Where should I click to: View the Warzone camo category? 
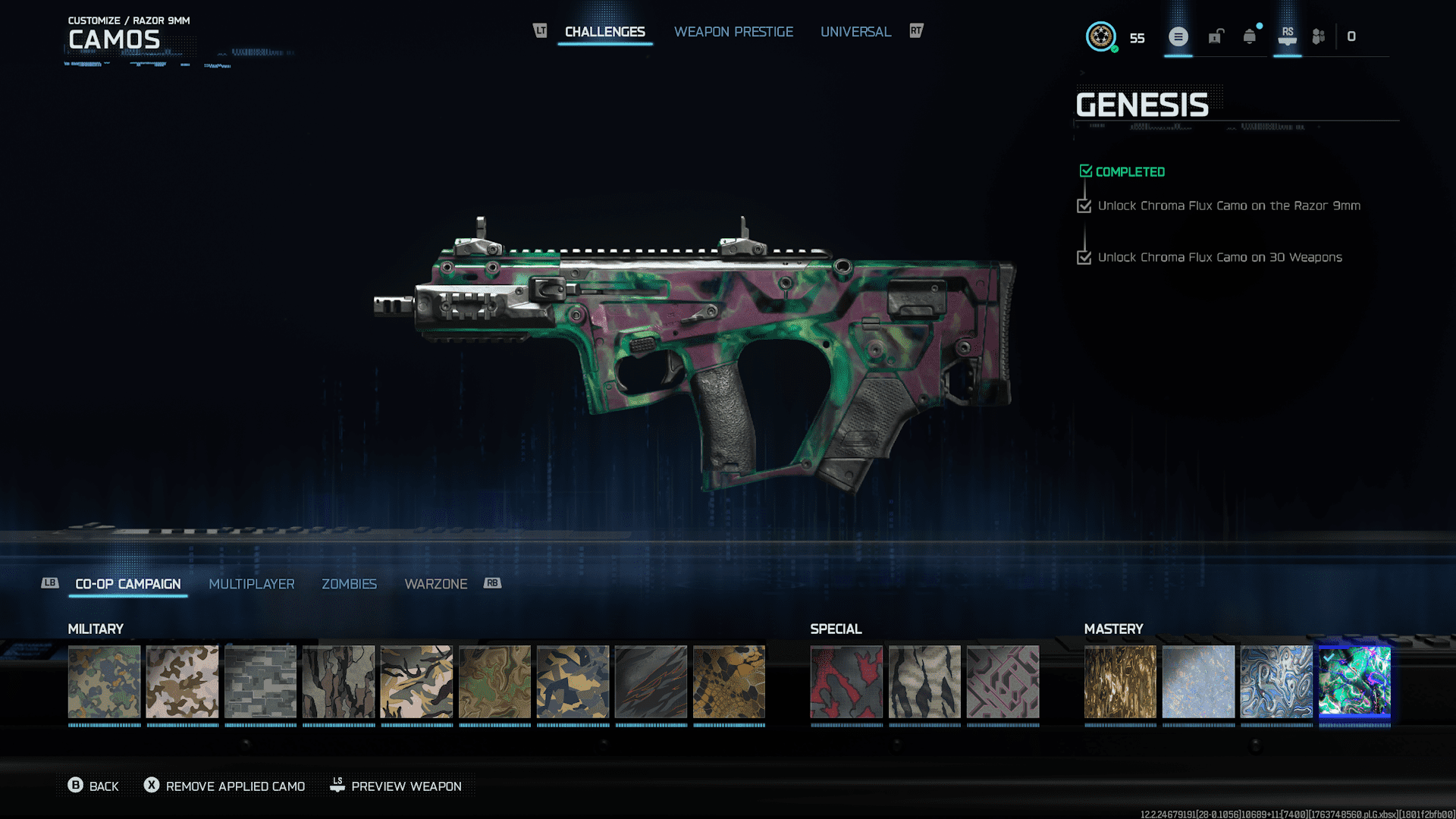[x=436, y=584]
